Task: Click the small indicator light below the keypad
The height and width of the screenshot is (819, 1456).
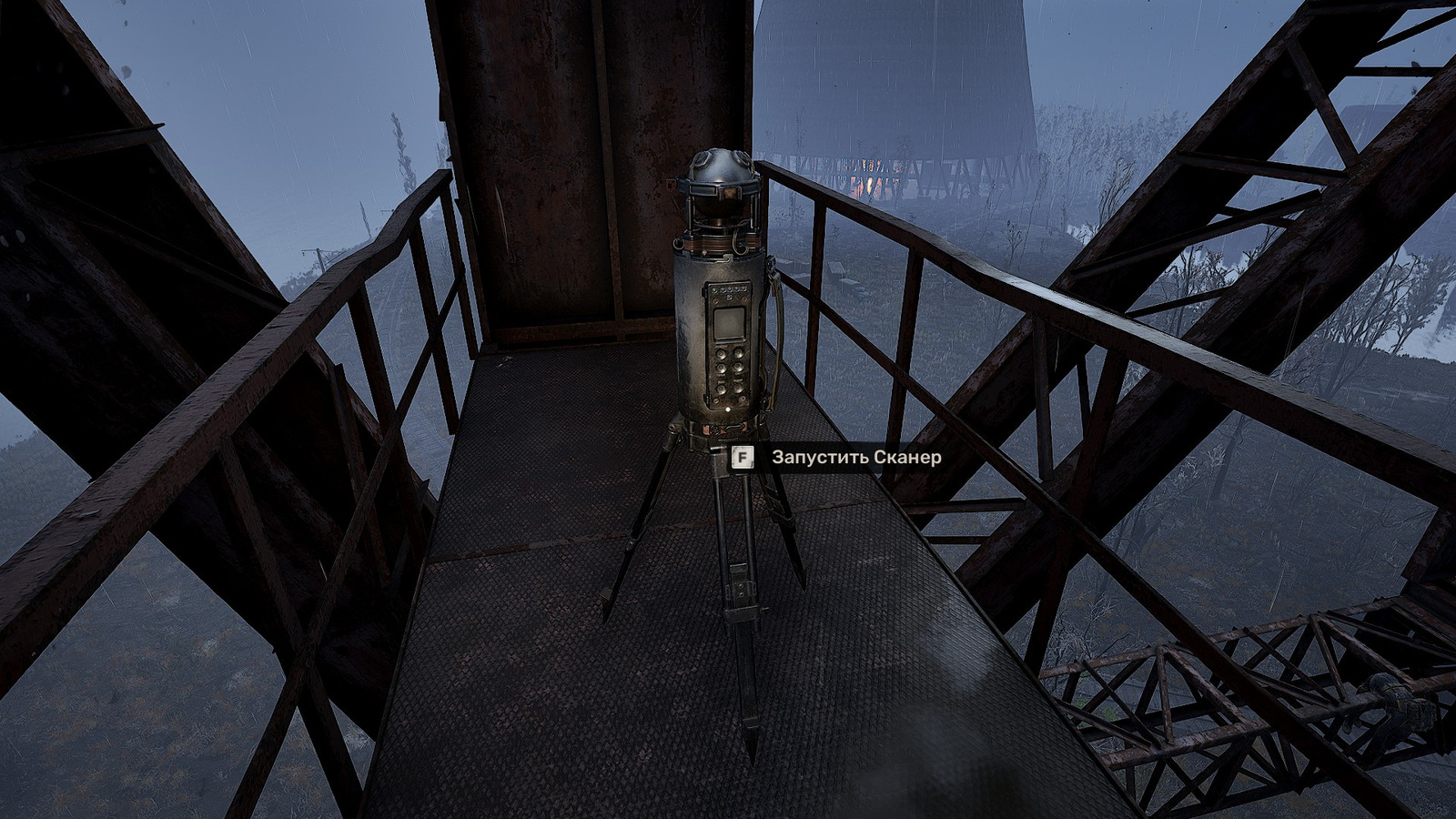Action: coord(727,409)
